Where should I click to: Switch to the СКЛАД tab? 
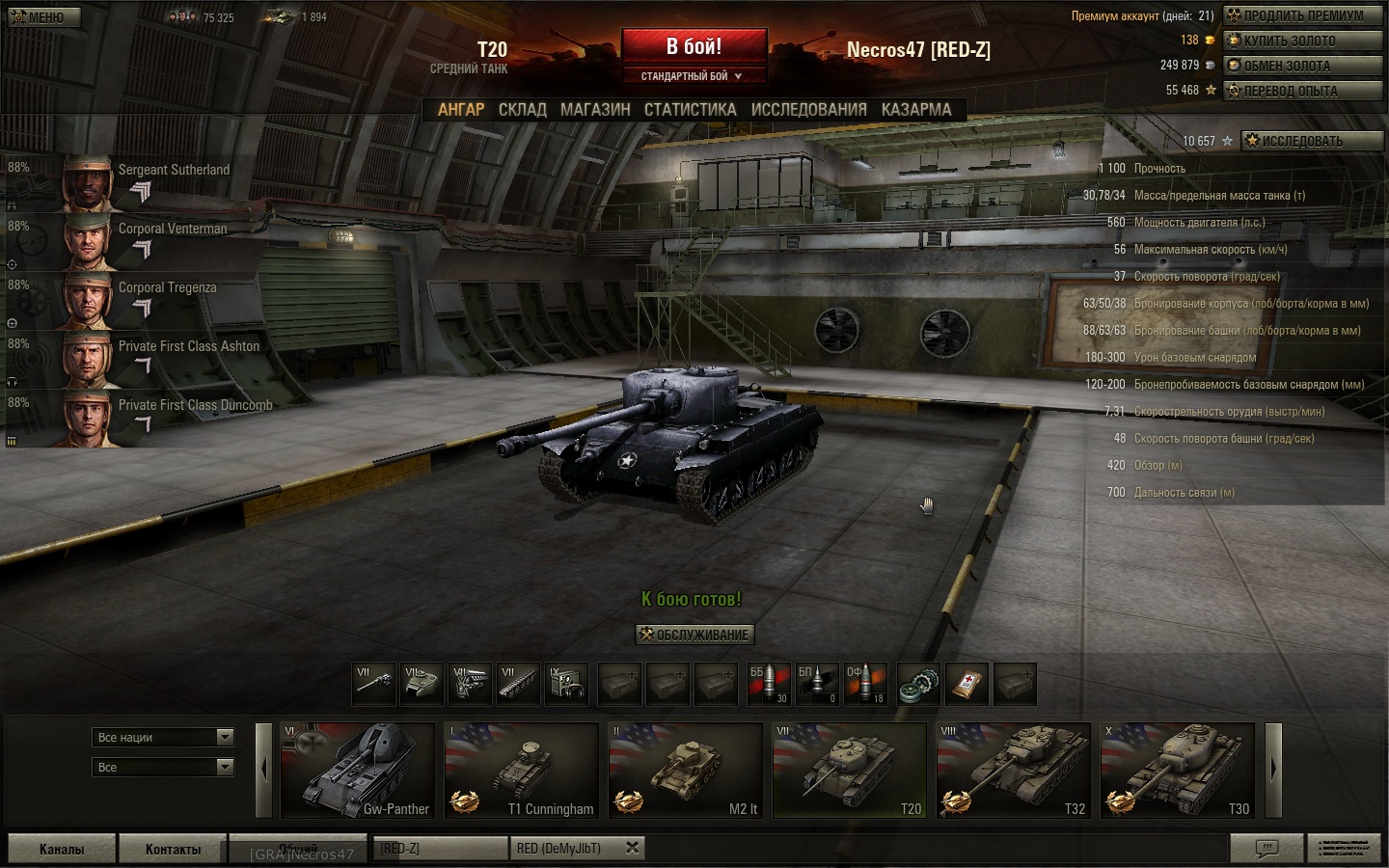point(522,110)
